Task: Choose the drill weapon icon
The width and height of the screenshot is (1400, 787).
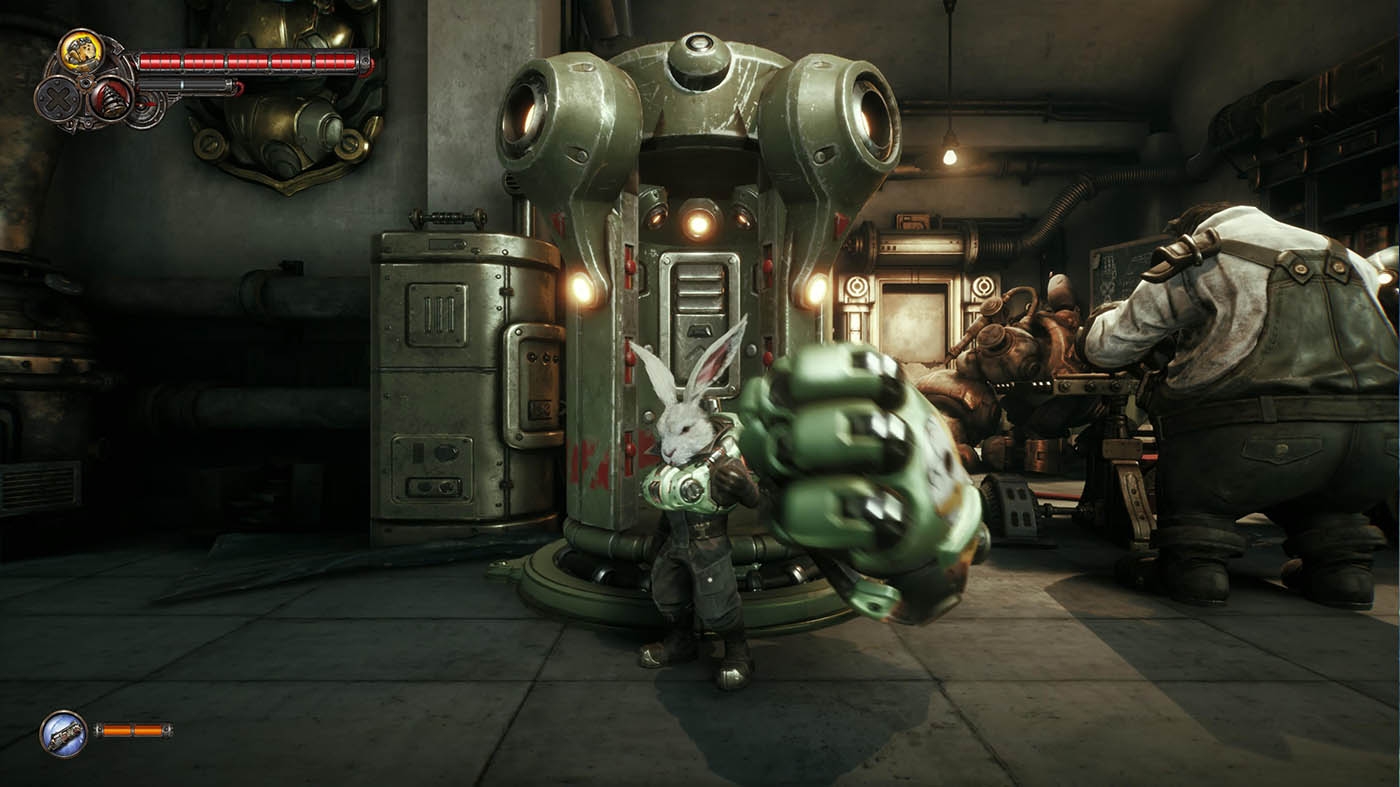Action: pos(113,96)
